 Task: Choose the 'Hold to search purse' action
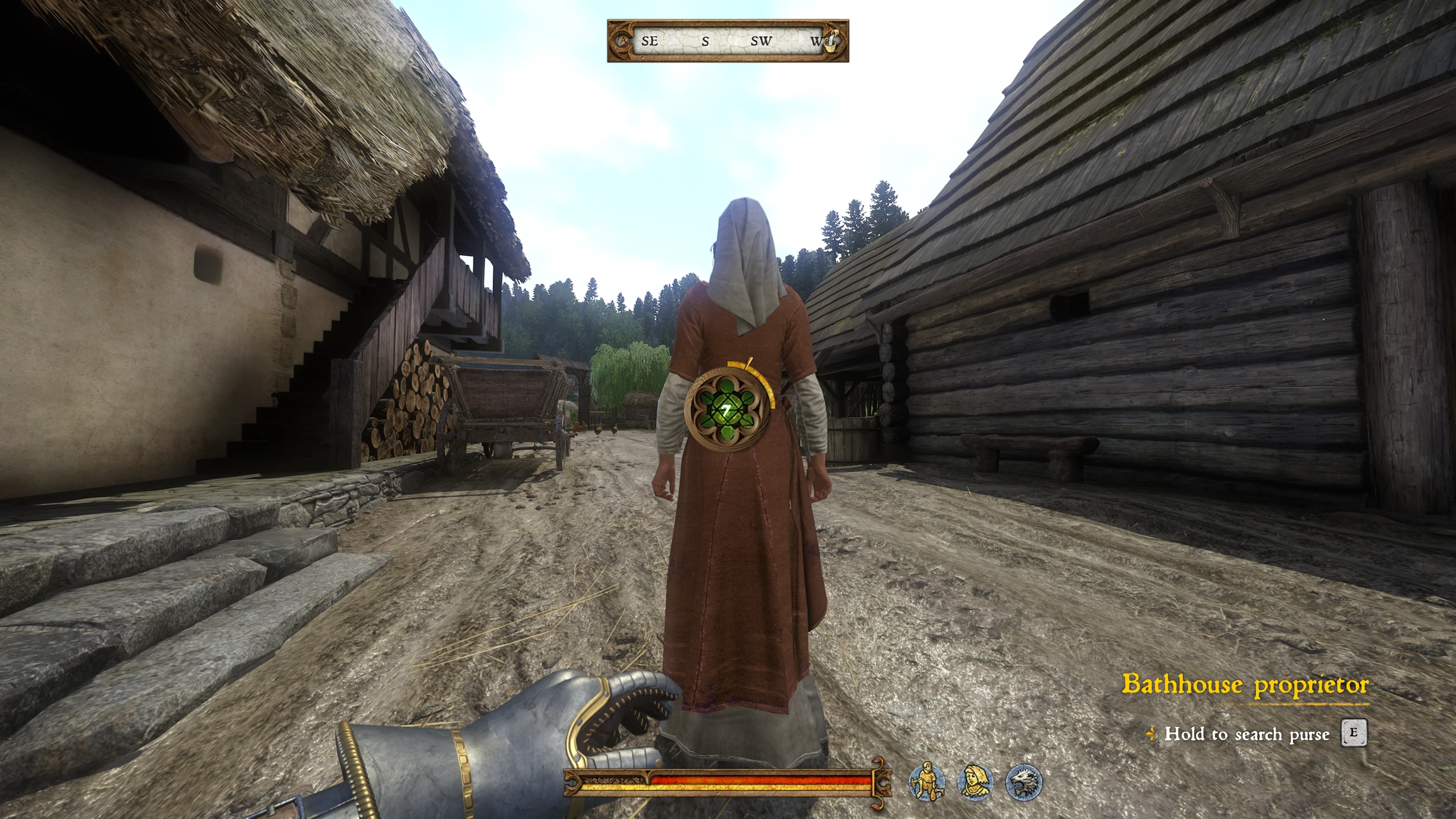click(1246, 734)
